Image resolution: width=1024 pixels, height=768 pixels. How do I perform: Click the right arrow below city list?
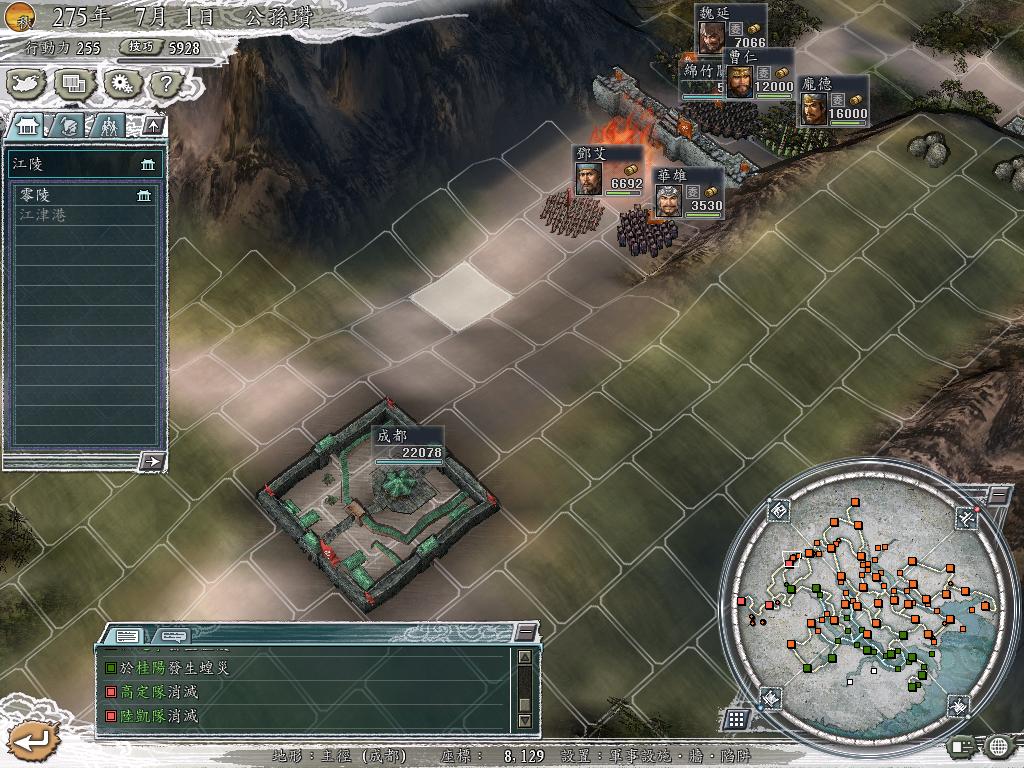pos(152,461)
